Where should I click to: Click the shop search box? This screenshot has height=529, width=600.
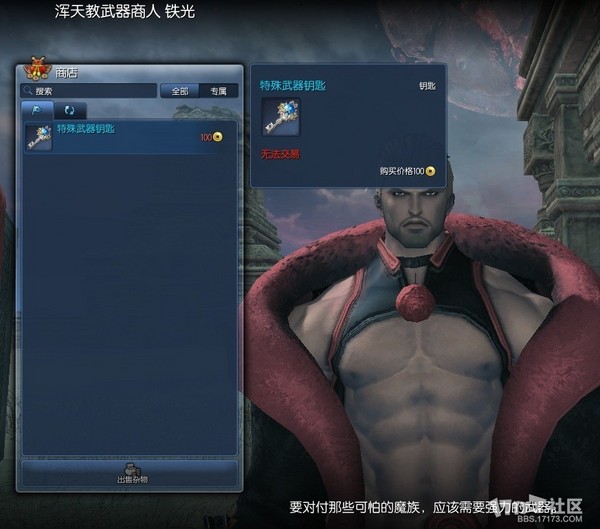coord(90,91)
